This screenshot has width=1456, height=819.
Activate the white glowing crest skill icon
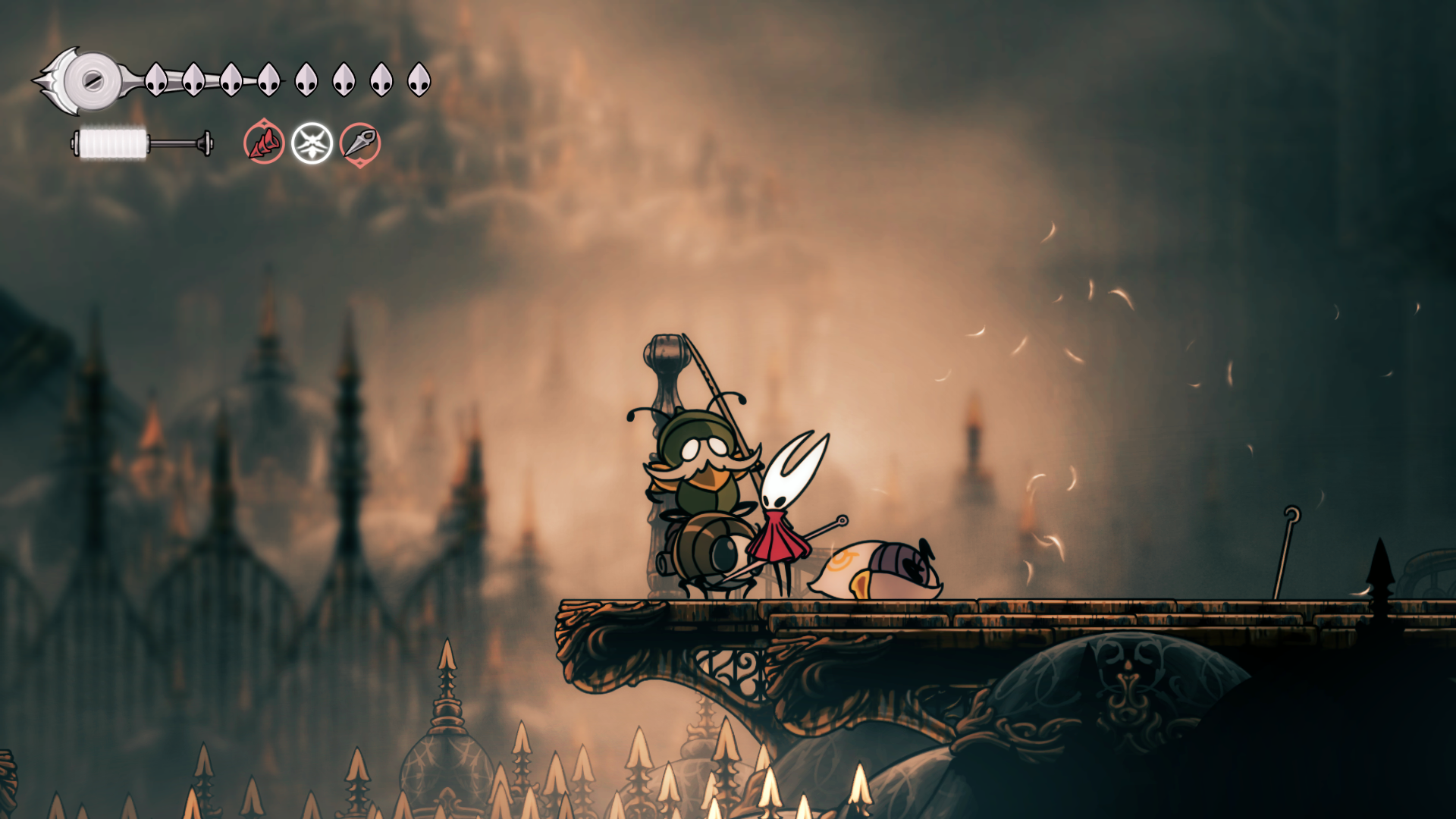click(x=312, y=143)
